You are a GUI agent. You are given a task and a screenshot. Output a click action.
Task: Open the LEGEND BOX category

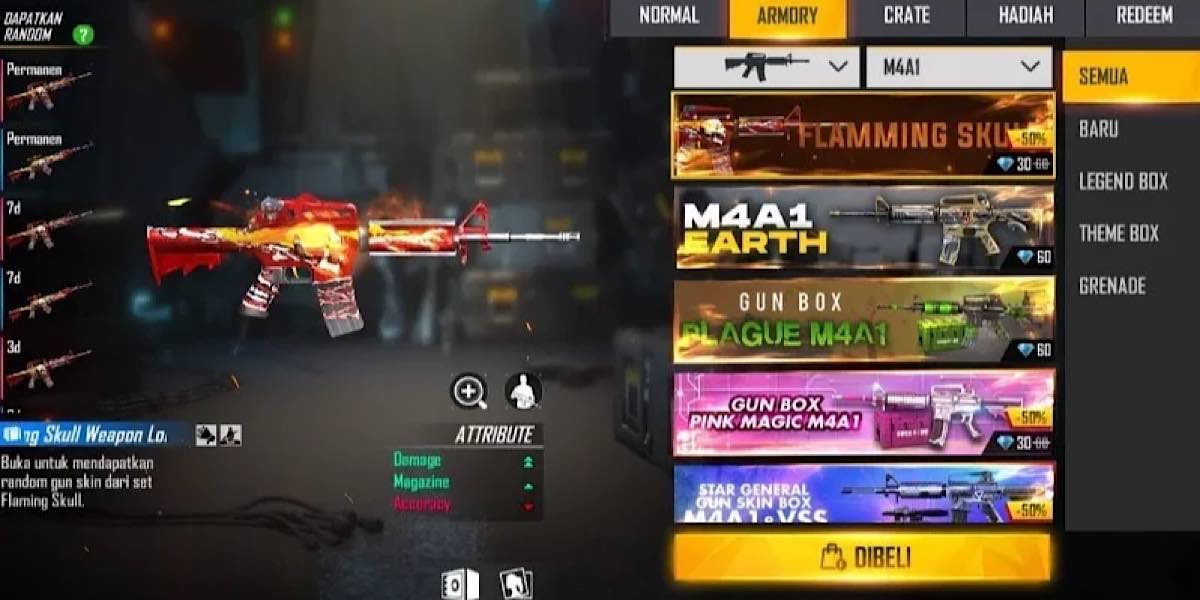pyautogui.click(x=1123, y=181)
